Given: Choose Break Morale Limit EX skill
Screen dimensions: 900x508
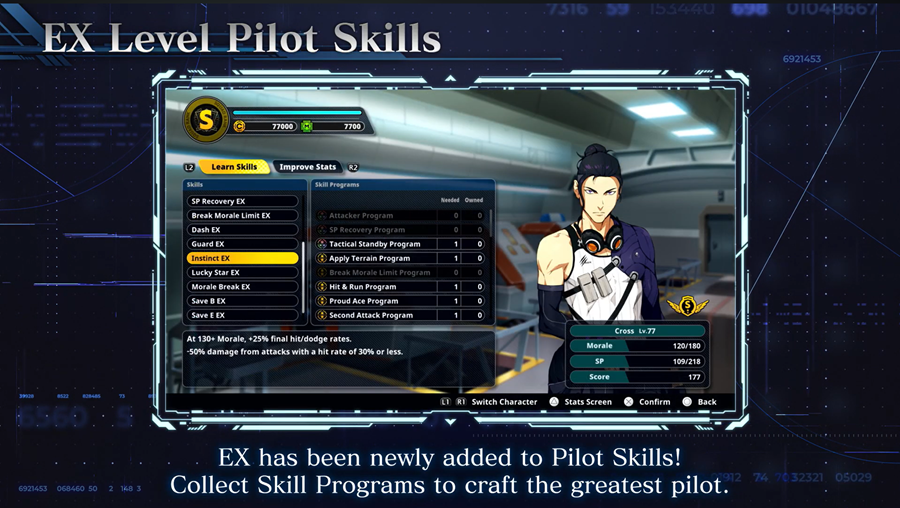Looking at the screenshot, I should 243,216.
